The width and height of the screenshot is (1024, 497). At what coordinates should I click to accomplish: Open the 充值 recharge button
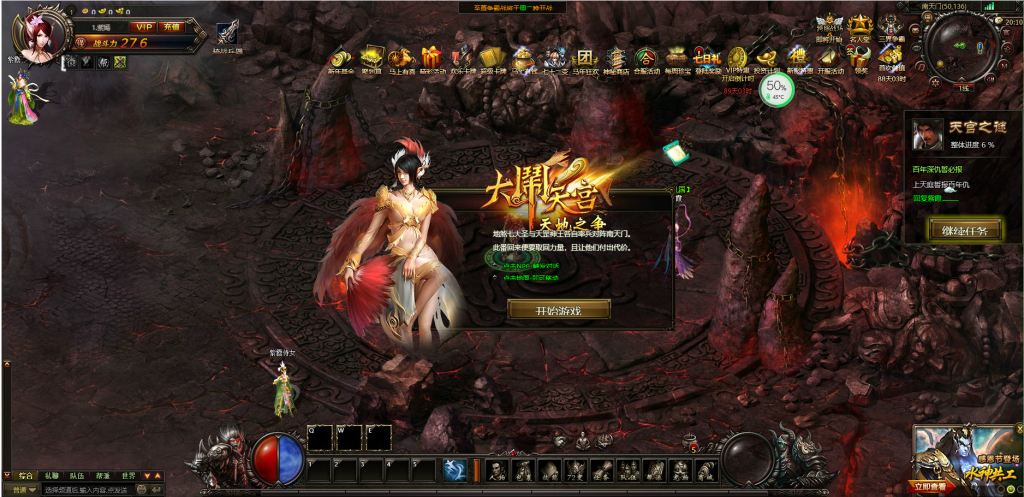point(171,27)
